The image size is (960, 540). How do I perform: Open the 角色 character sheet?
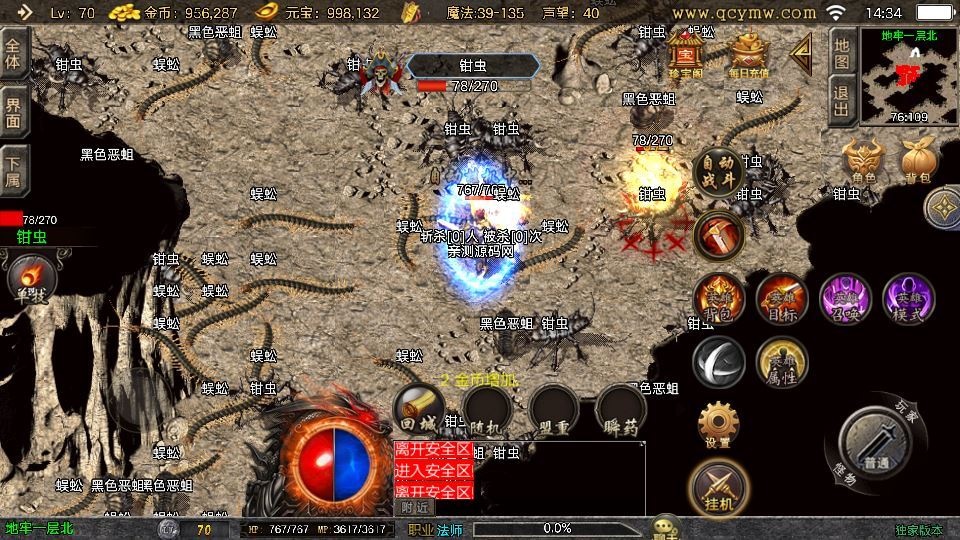864,160
